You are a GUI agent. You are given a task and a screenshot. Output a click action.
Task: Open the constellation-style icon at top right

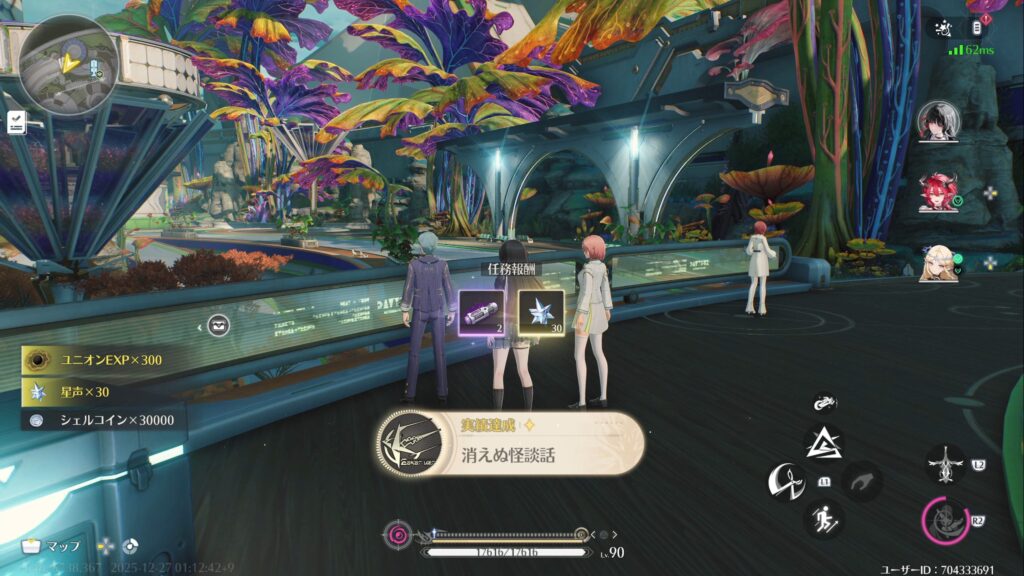click(x=941, y=28)
